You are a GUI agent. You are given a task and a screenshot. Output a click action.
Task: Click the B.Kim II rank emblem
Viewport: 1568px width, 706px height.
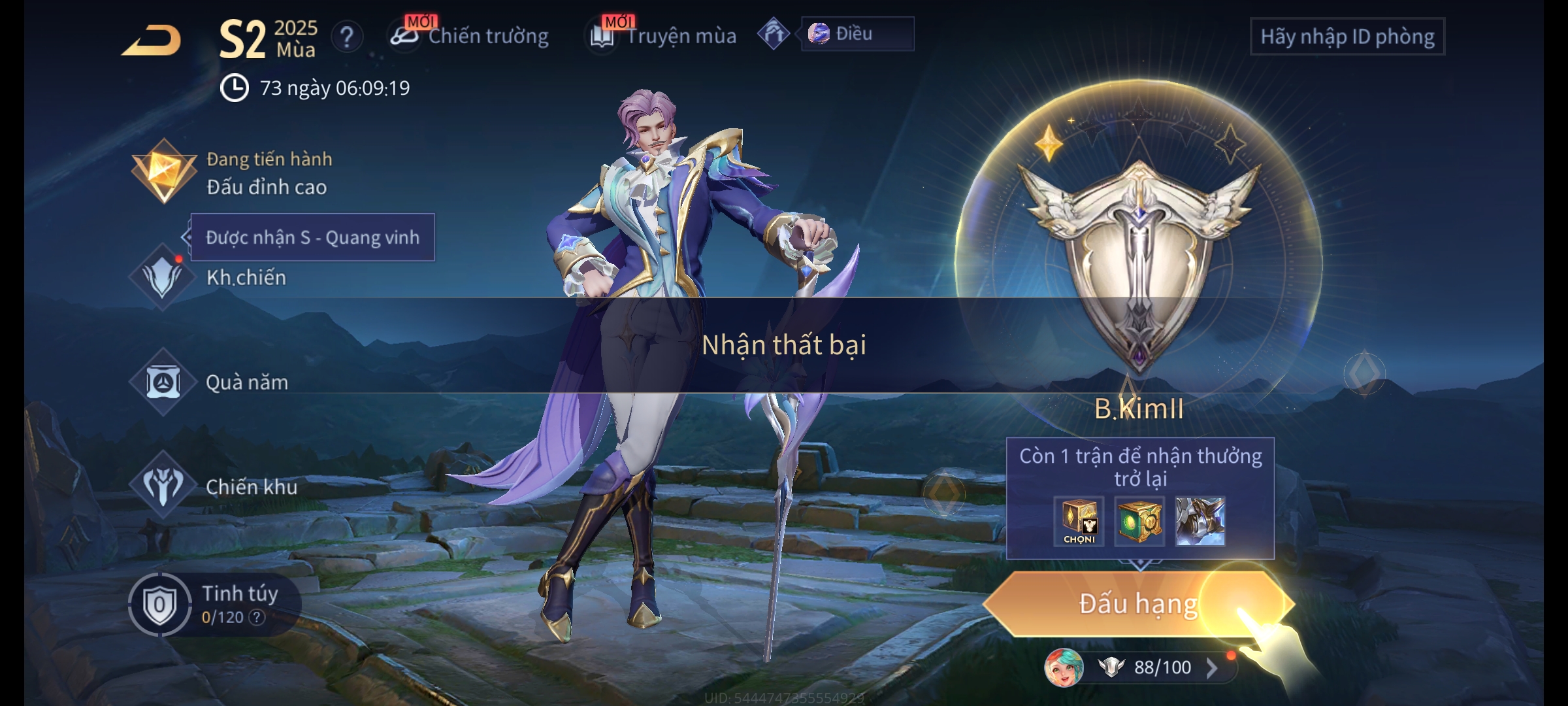(1139, 261)
